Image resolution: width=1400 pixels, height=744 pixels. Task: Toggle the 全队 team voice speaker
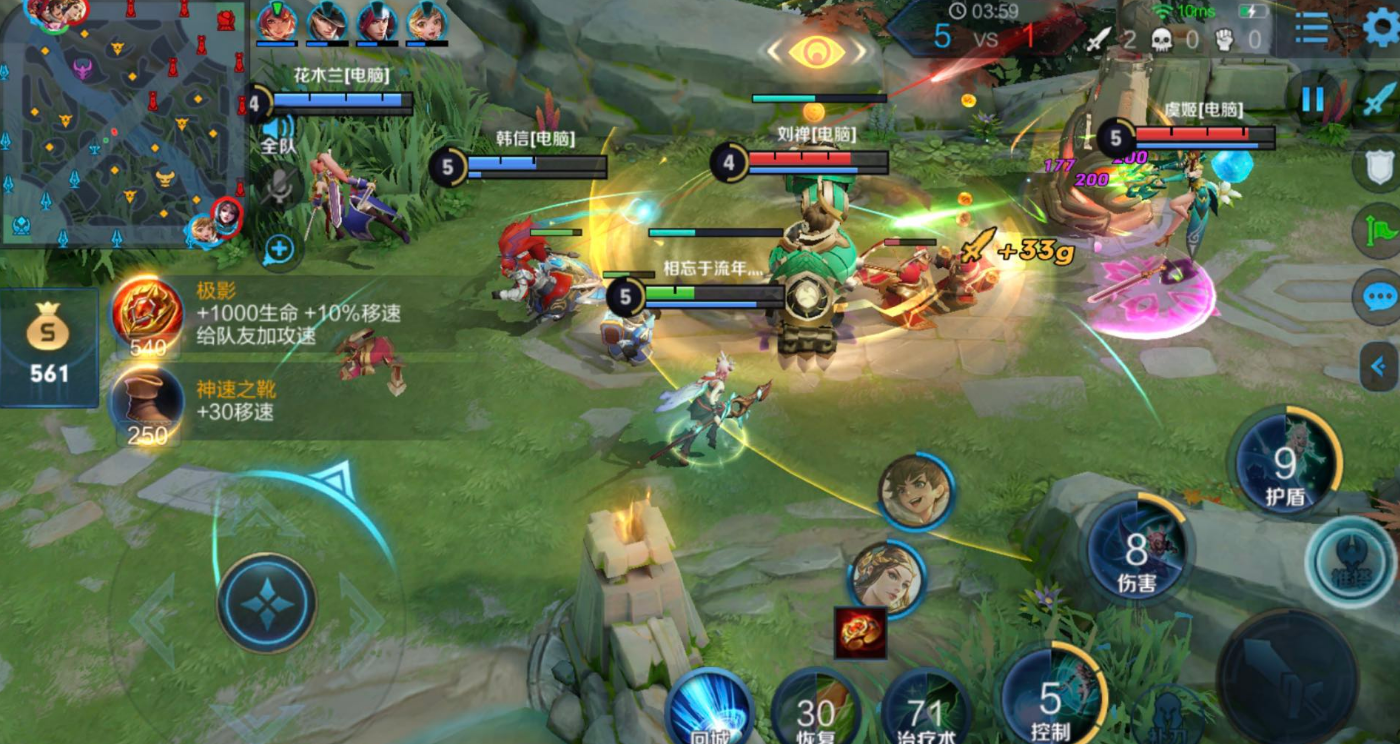click(x=278, y=131)
